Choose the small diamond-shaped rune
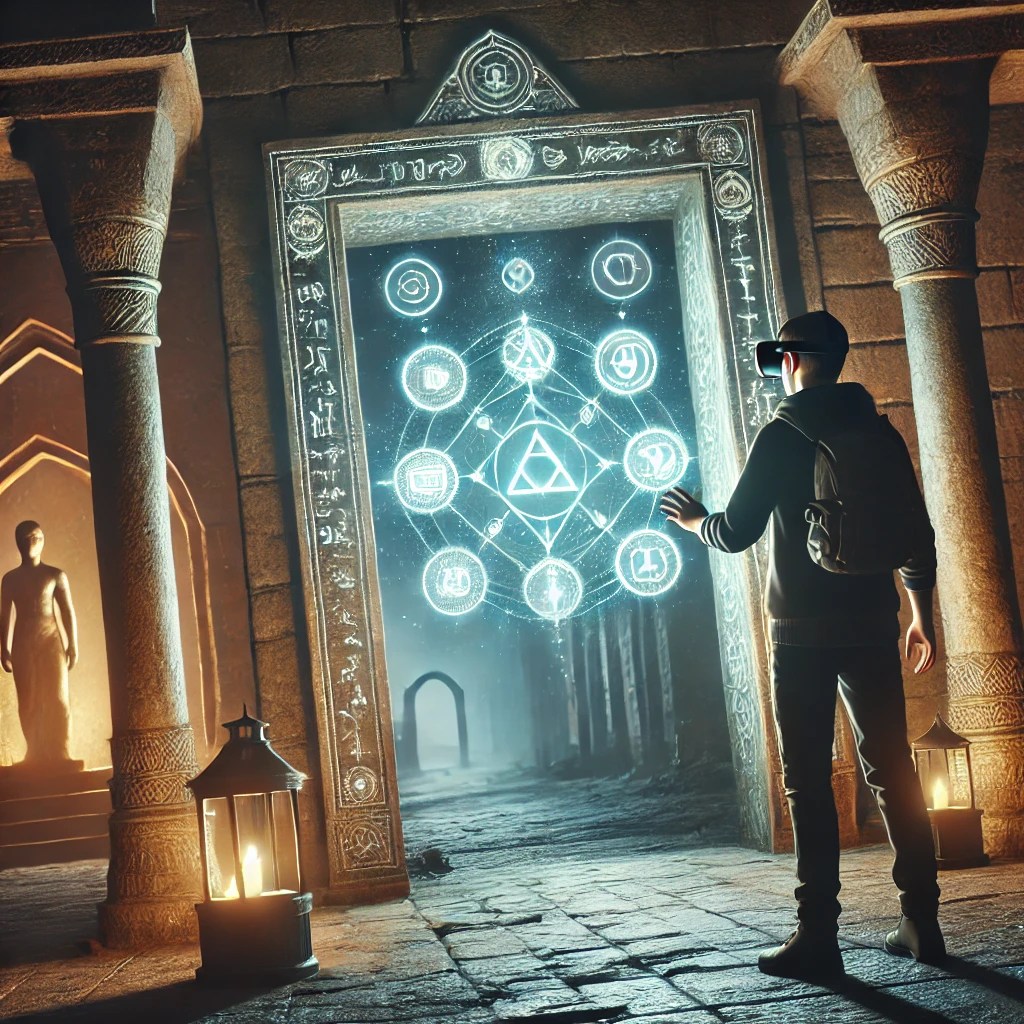 (517, 275)
